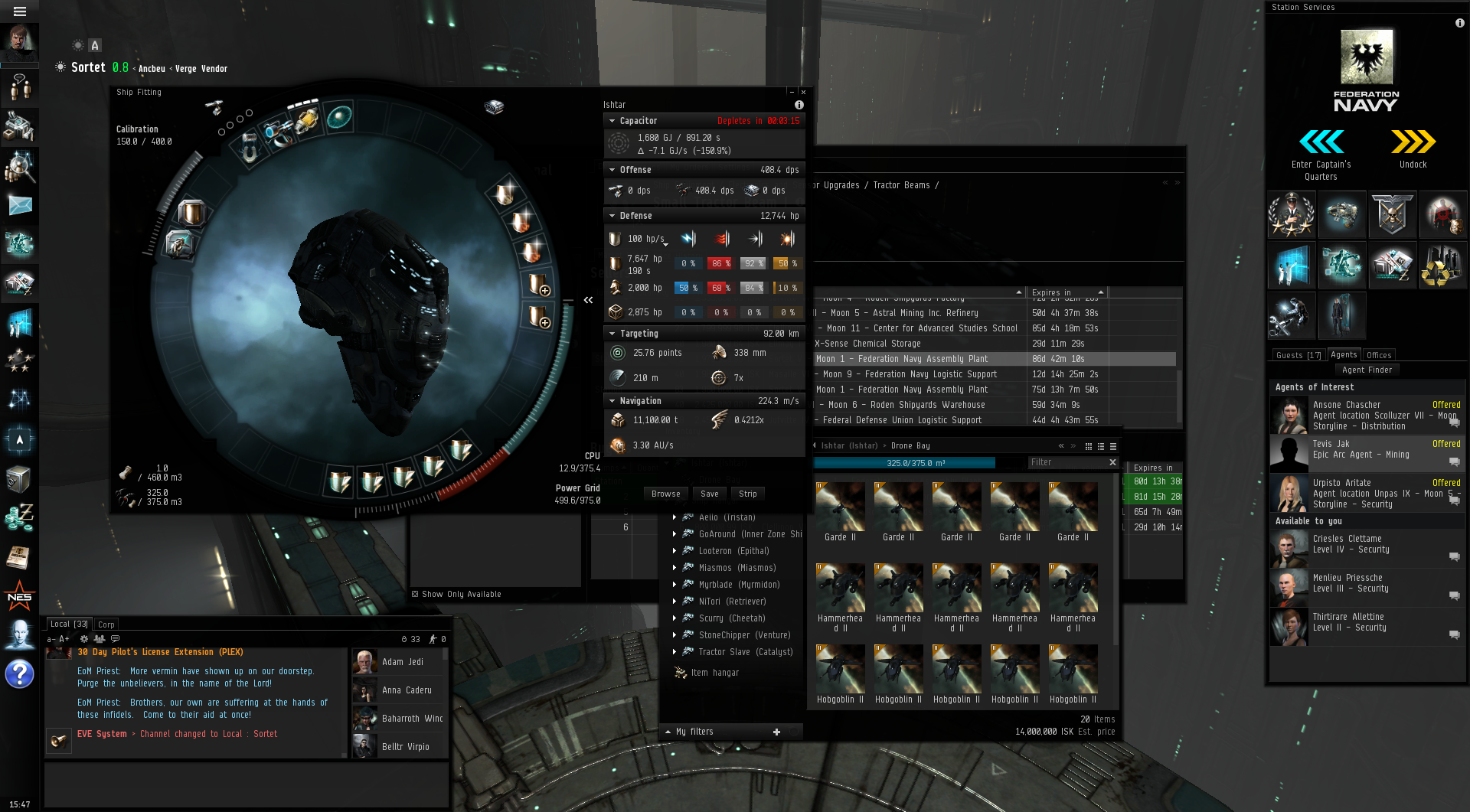This screenshot has height=812, width=1470.
Task: Expand the Murblade (Myrmidon) ship entry
Action: click(675, 585)
